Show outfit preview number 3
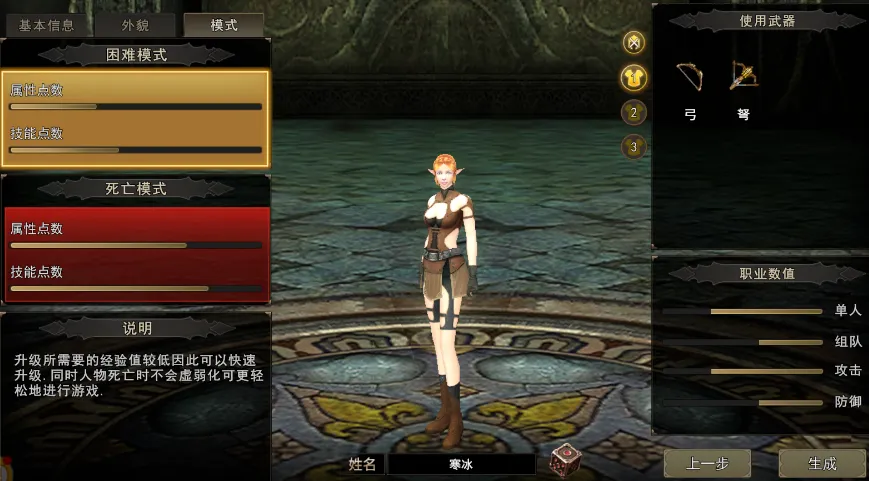Screen dimensions: 869x481 click(x=633, y=147)
